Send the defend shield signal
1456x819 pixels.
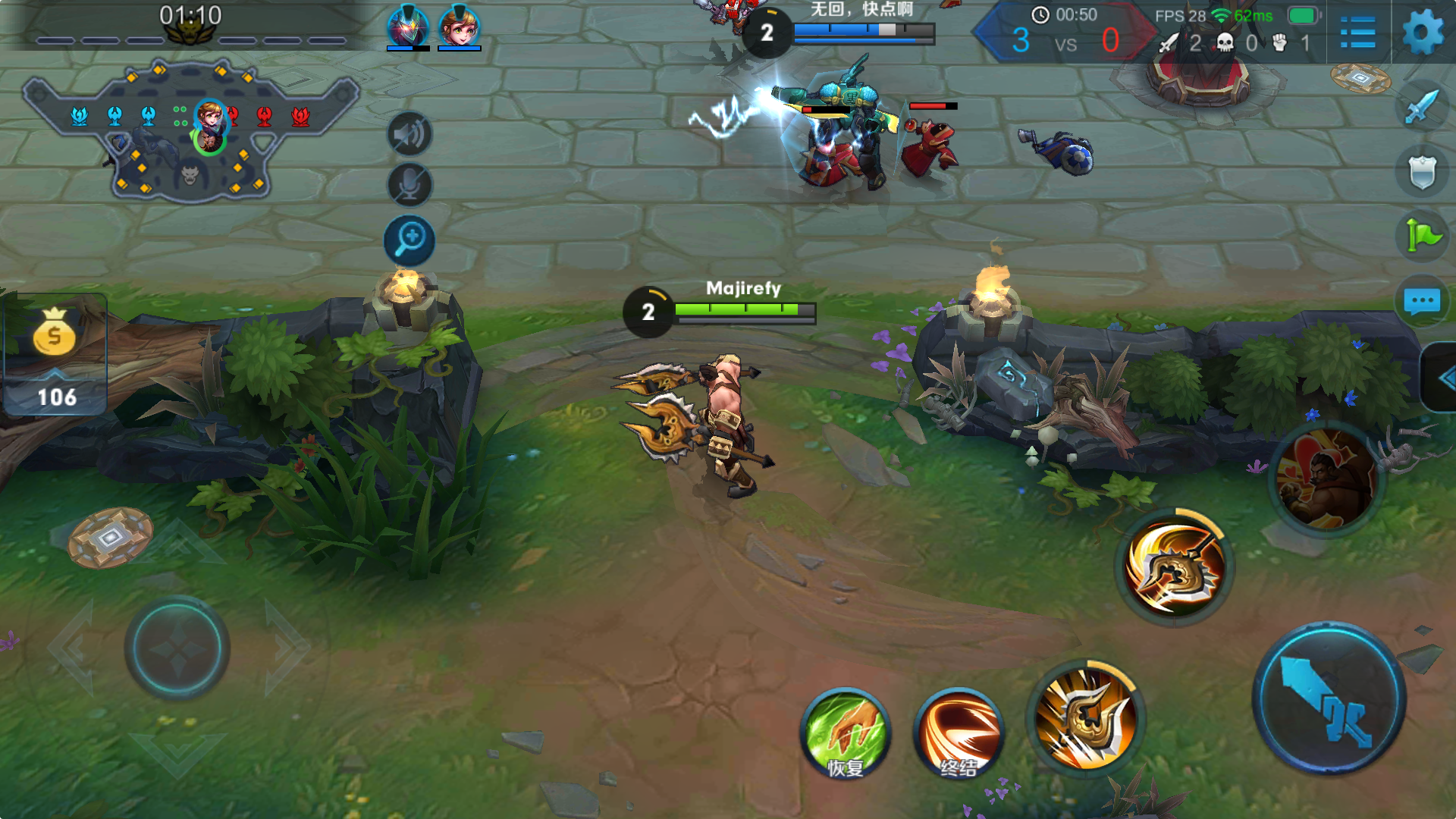[1421, 171]
